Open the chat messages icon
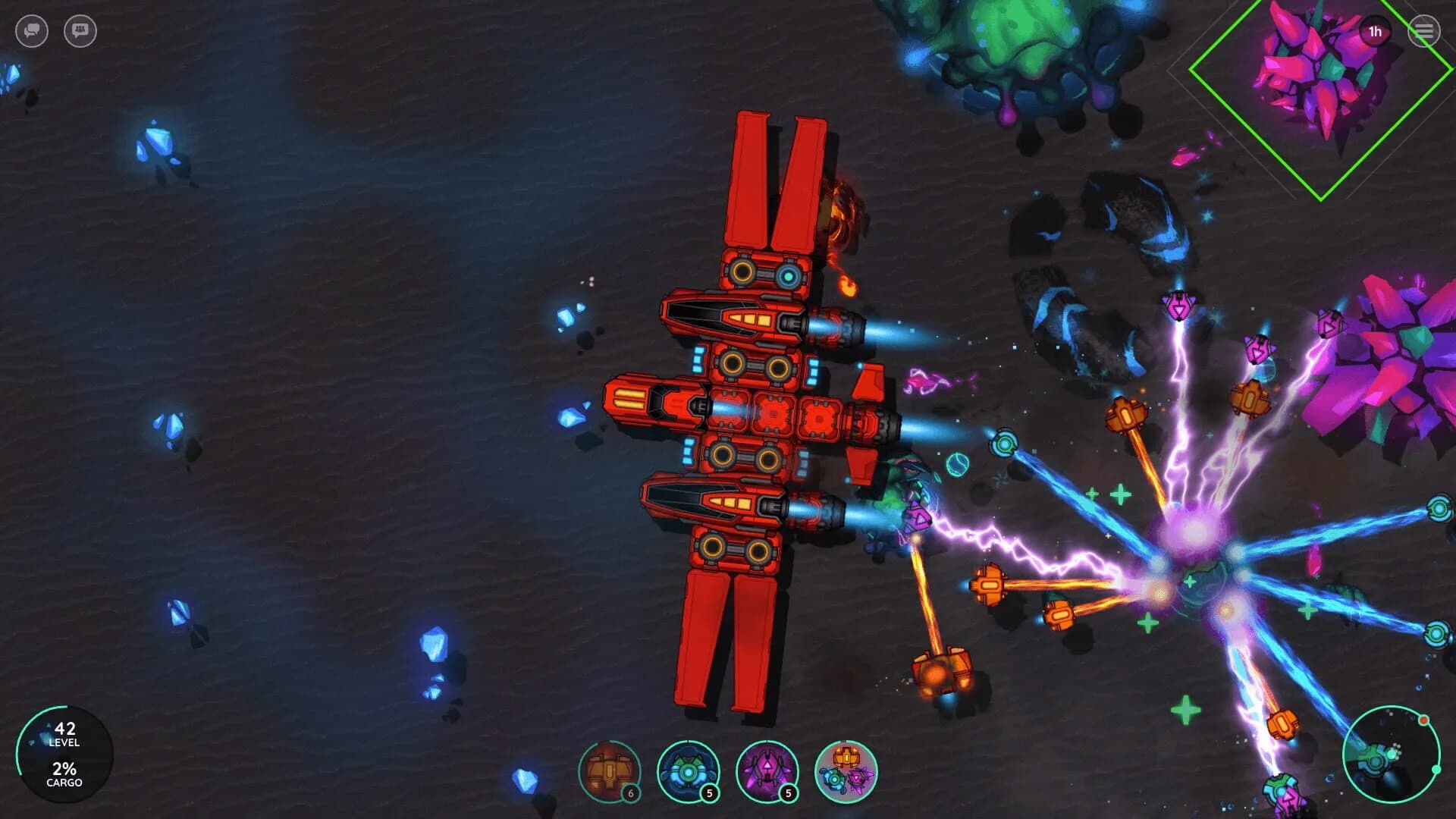1456x819 pixels. point(32,31)
